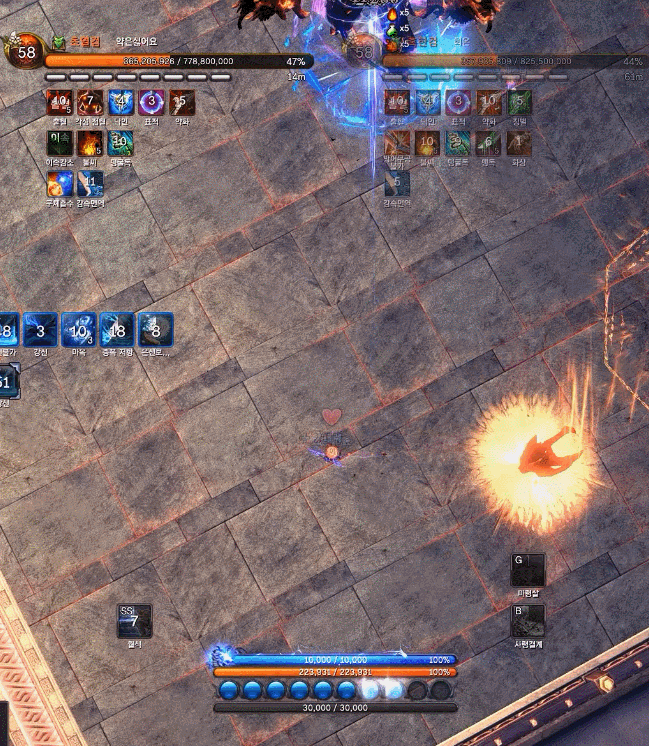Select the 중독 저항 buff icon
Viewport: 649px width, 746px height.
click(118, 330)
